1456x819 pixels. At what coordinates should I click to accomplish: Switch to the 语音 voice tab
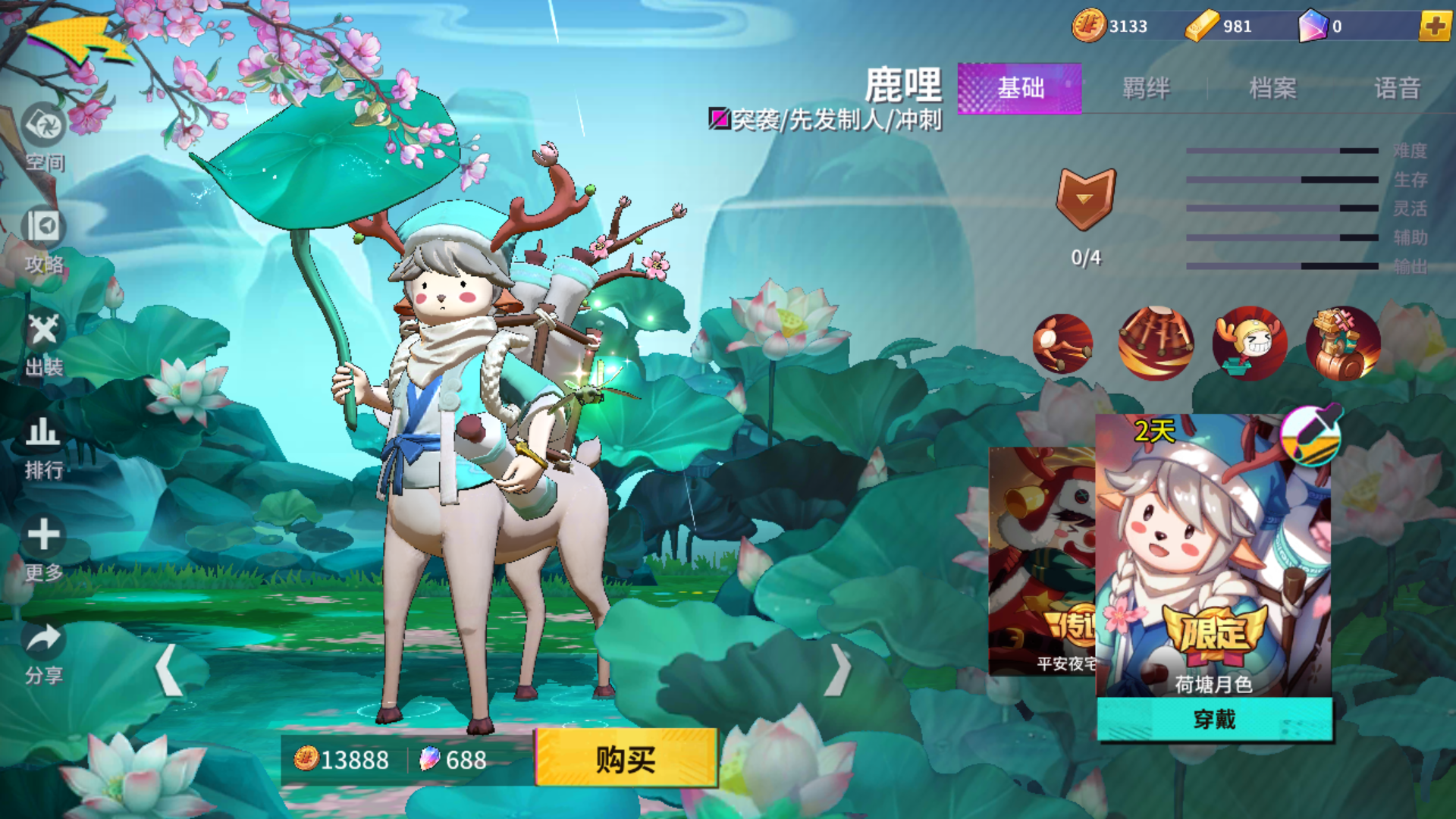point(1398,89)
